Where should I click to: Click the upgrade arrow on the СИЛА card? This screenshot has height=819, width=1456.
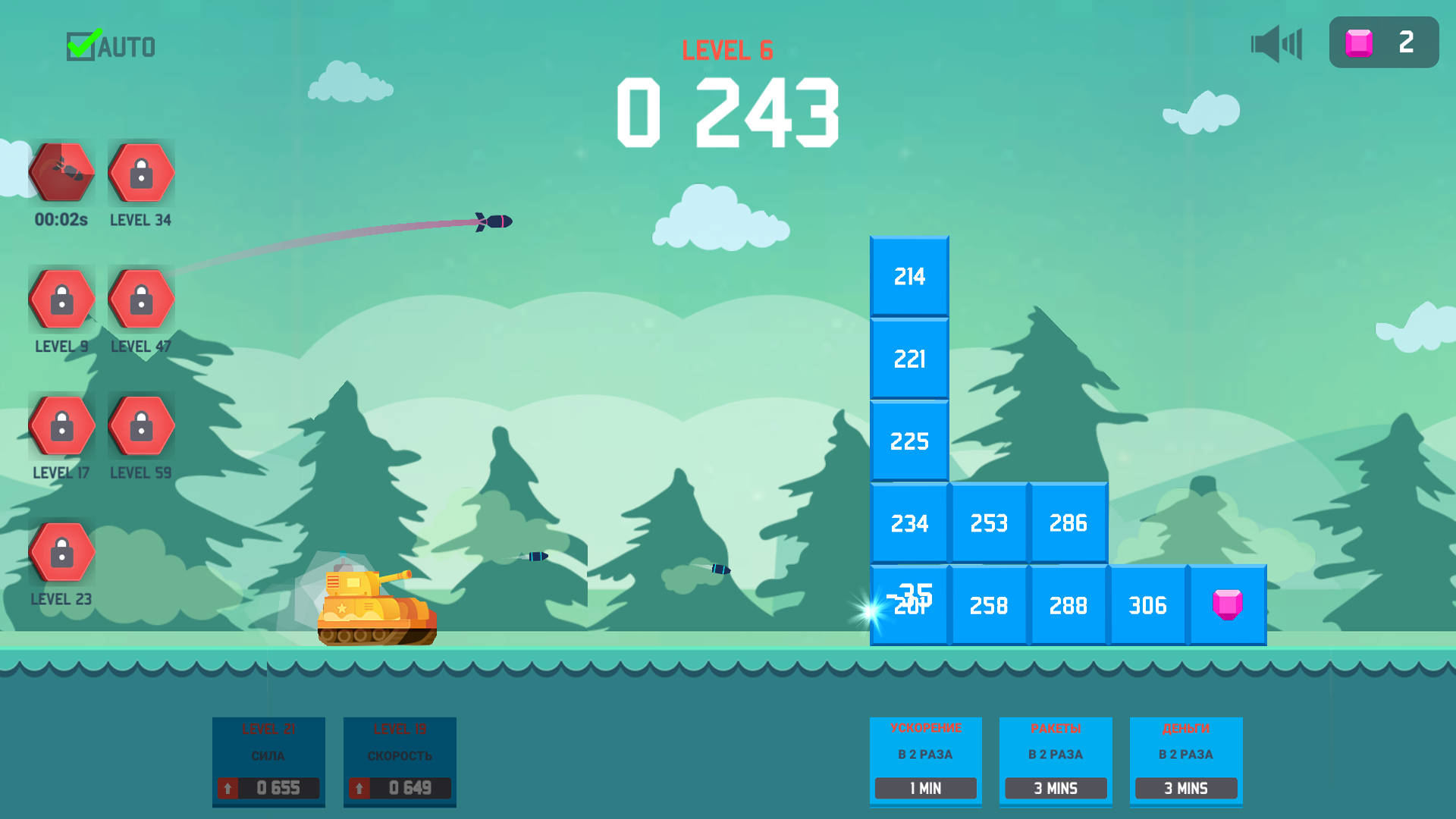227,788
